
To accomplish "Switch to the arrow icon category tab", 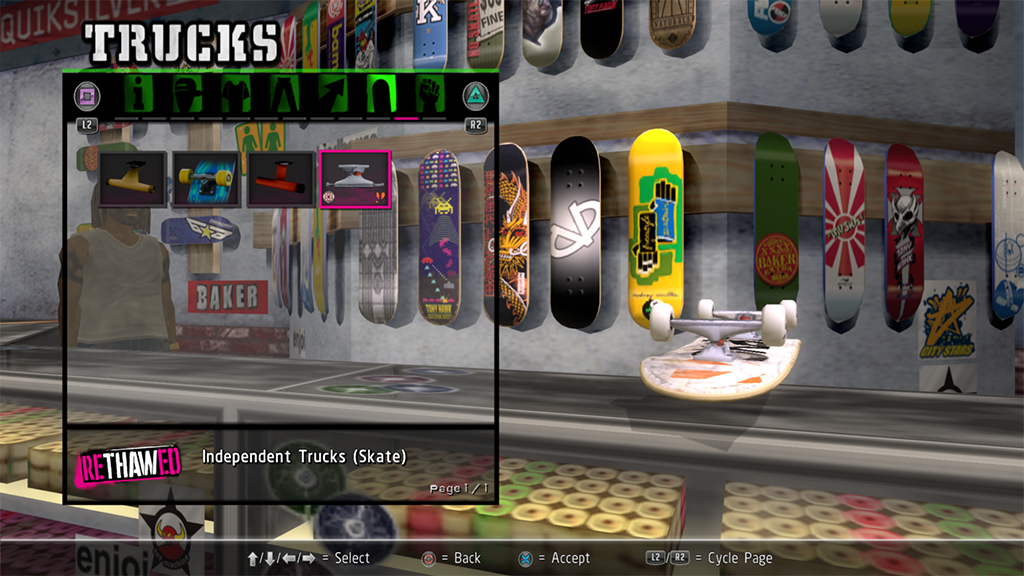I will (x=332, y=96).
